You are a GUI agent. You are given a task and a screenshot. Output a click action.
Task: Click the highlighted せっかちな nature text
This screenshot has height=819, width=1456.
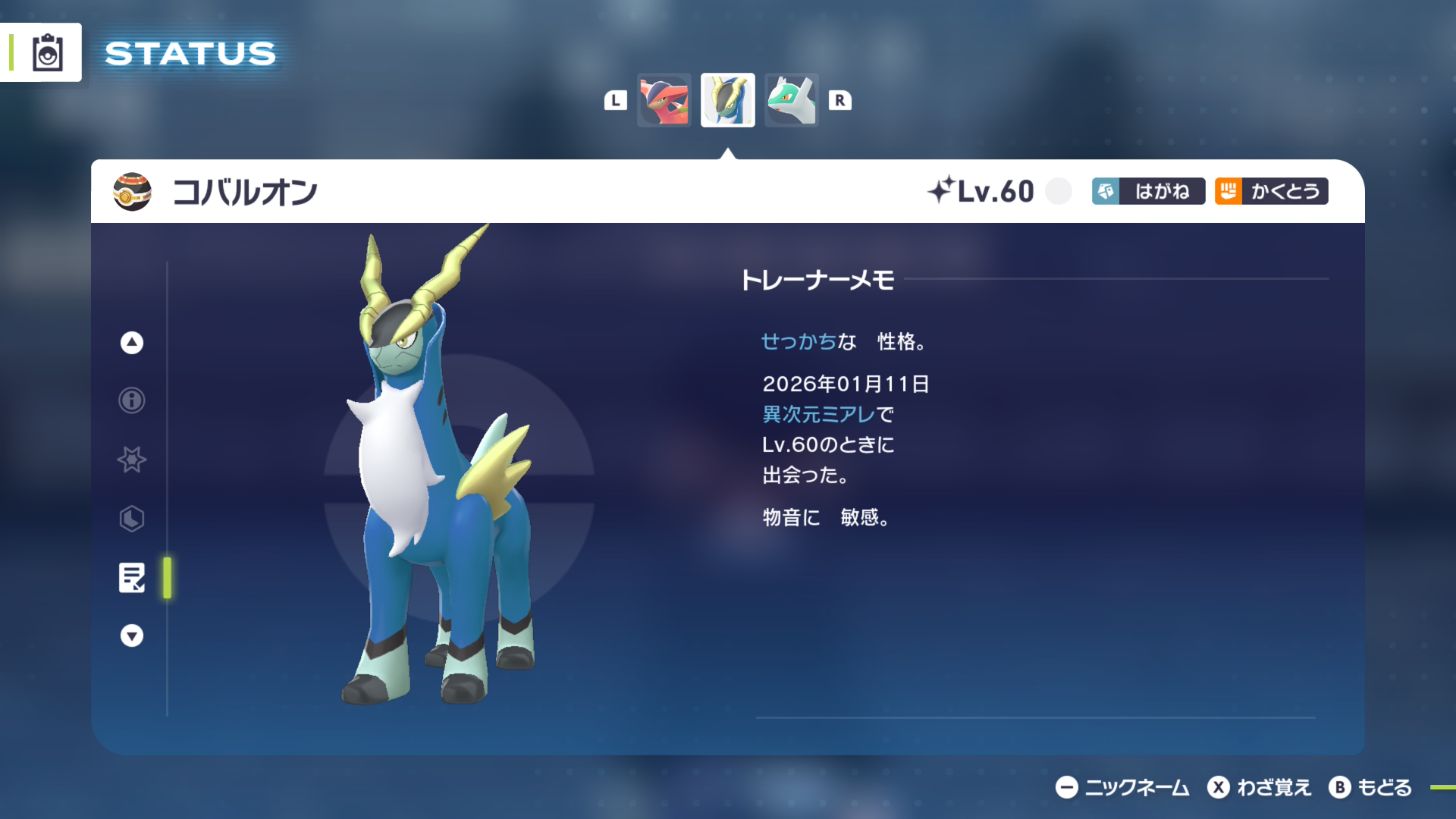click(x=808, y=342)
